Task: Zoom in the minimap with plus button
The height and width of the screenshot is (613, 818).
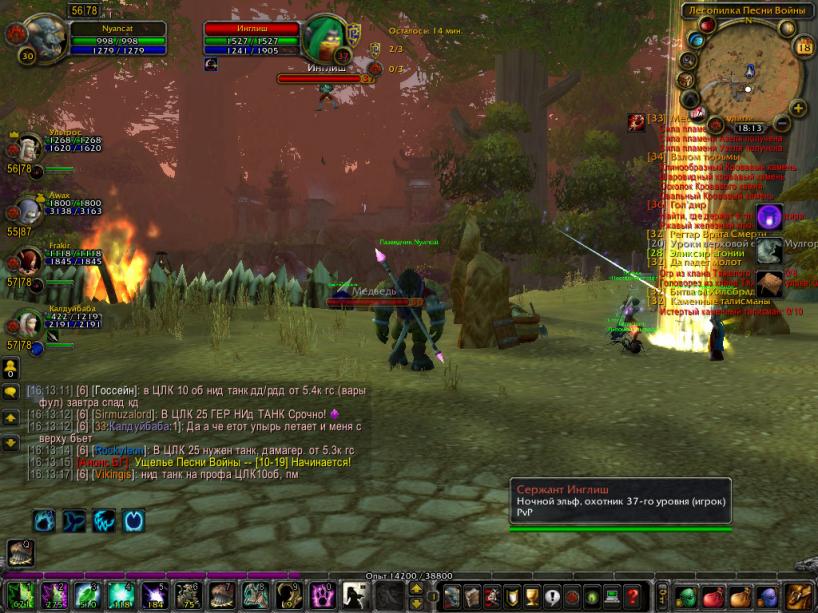Action: coord(798,108)
